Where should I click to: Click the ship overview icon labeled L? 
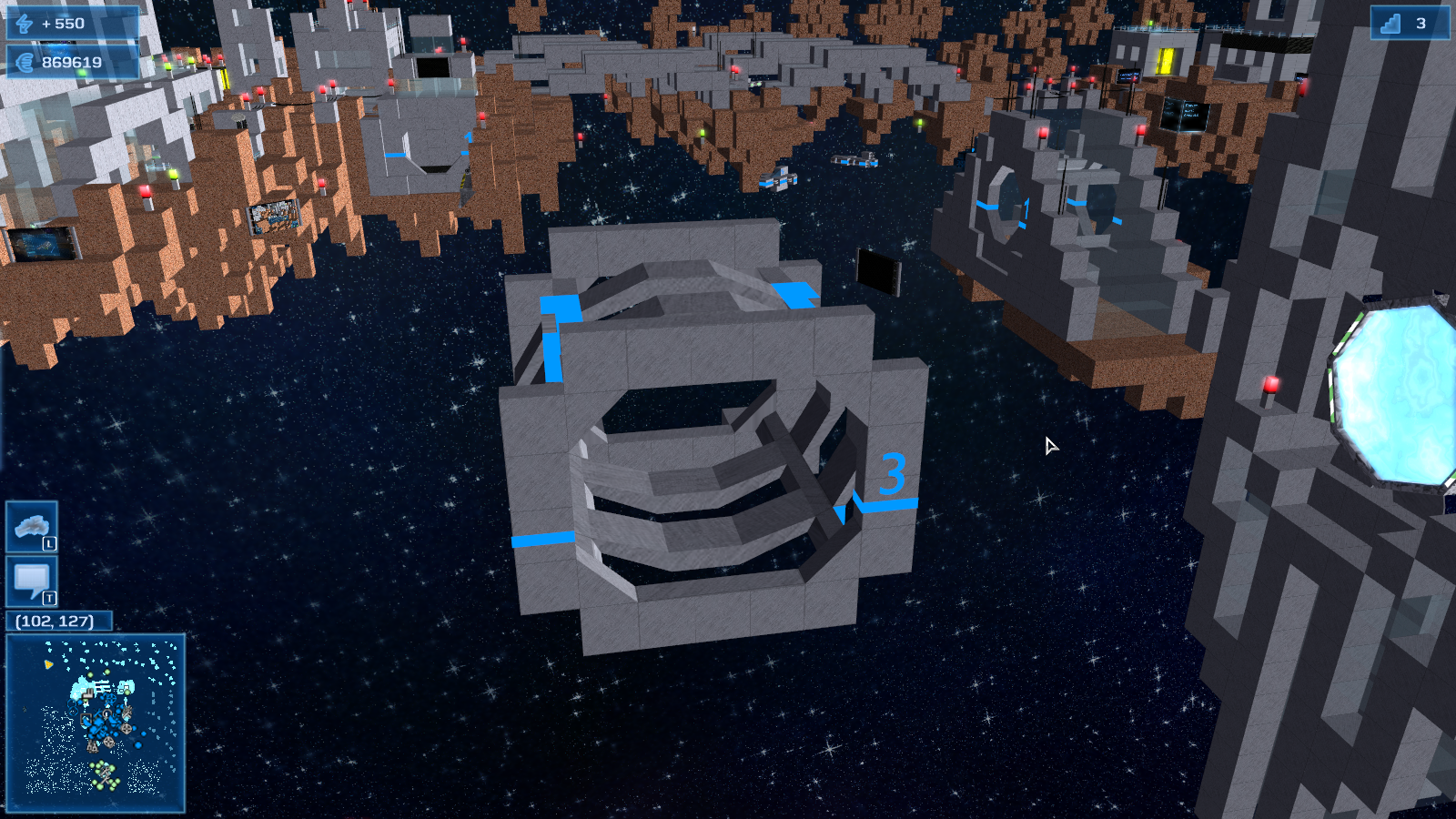click(x=30, y=524)
